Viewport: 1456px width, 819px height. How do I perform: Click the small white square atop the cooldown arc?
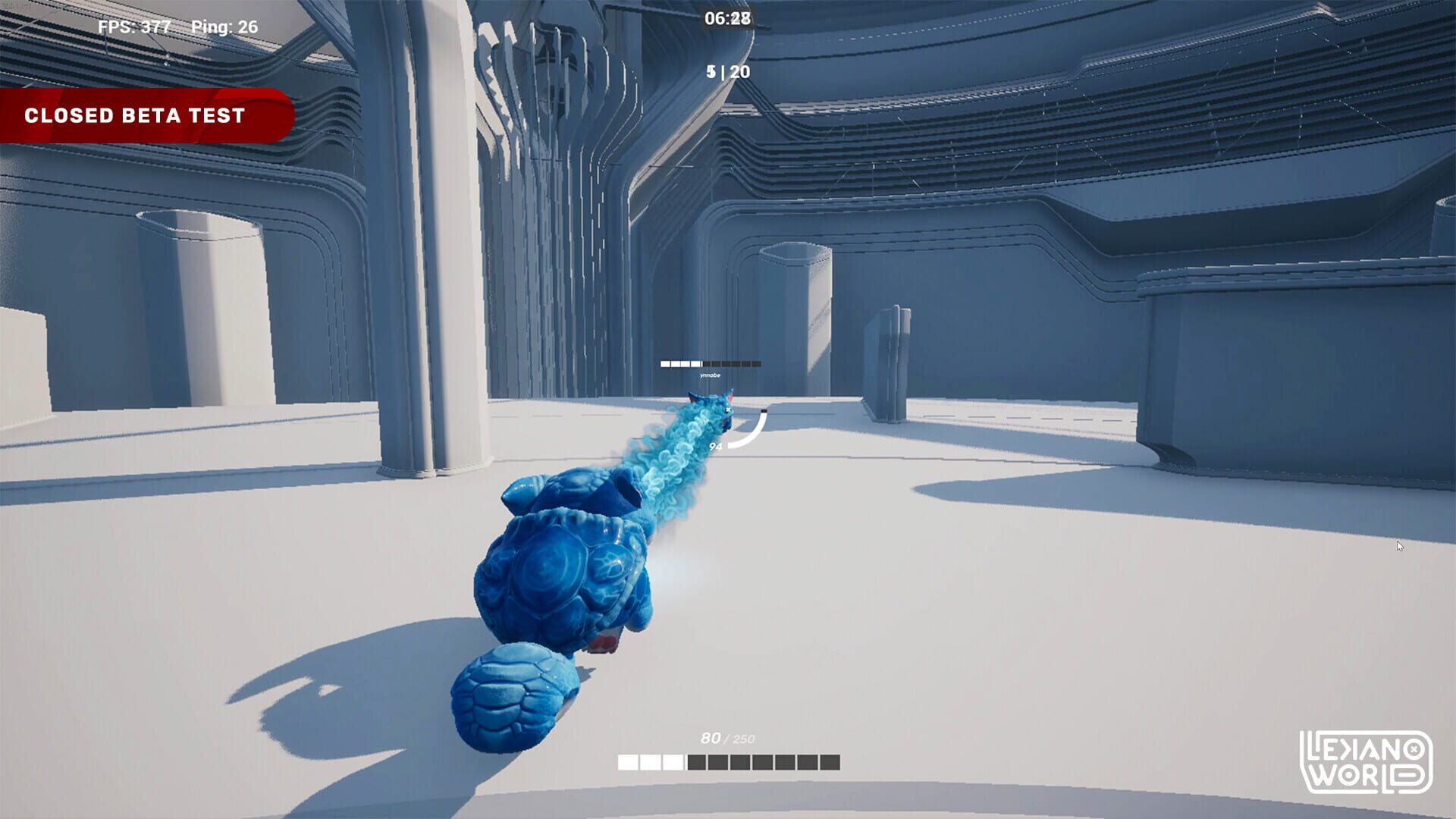[764, 410]
